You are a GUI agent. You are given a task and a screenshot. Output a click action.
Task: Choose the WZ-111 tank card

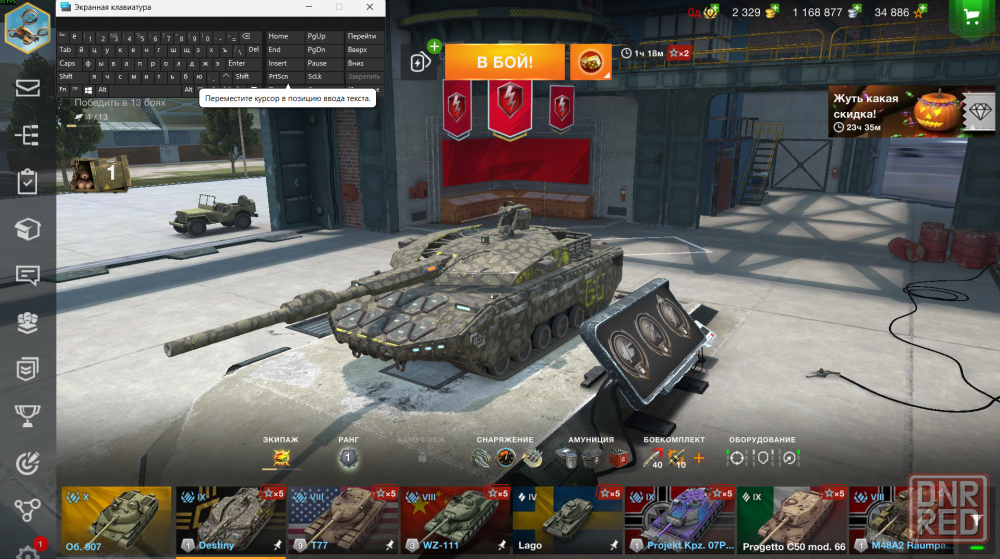pos(456,520)
